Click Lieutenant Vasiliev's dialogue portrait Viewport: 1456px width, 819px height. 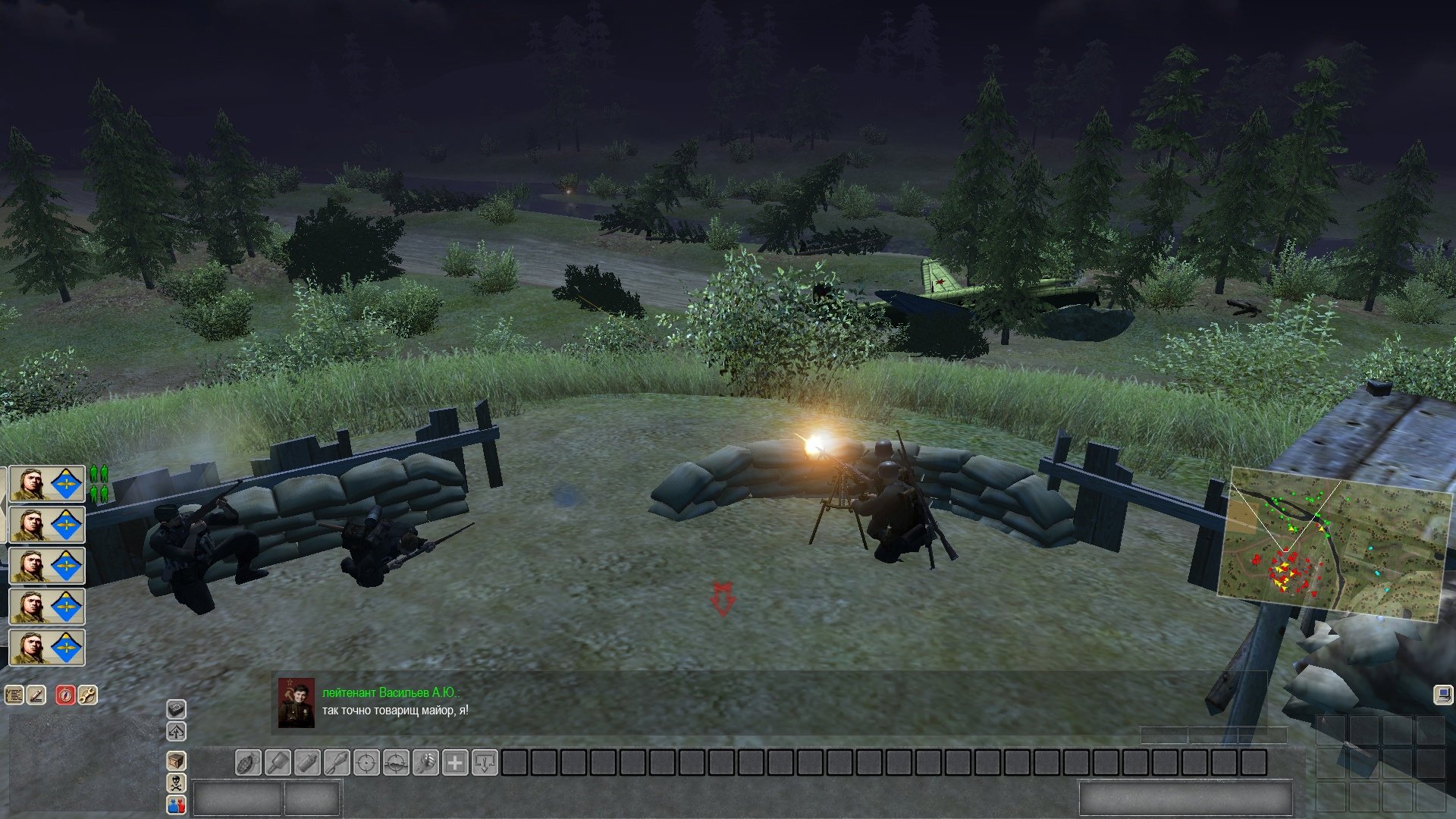296,703
